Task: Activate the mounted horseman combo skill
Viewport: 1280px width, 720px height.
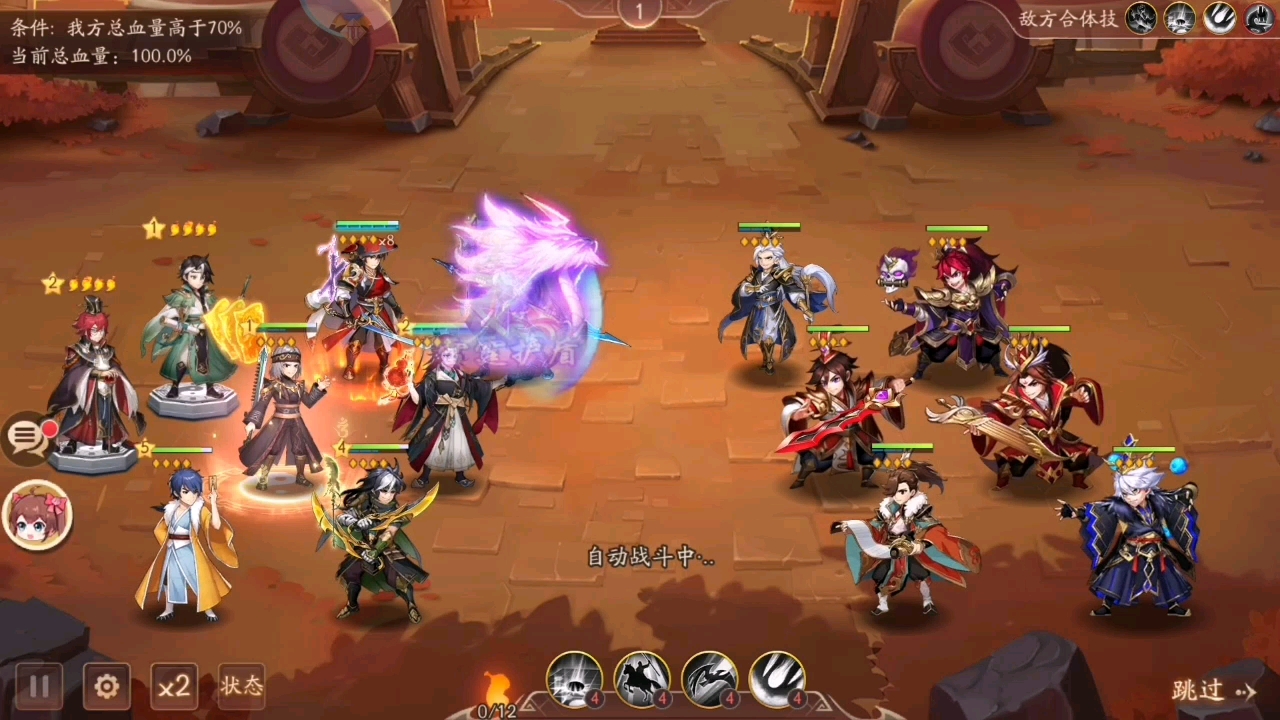Action: tap(642, 680)
